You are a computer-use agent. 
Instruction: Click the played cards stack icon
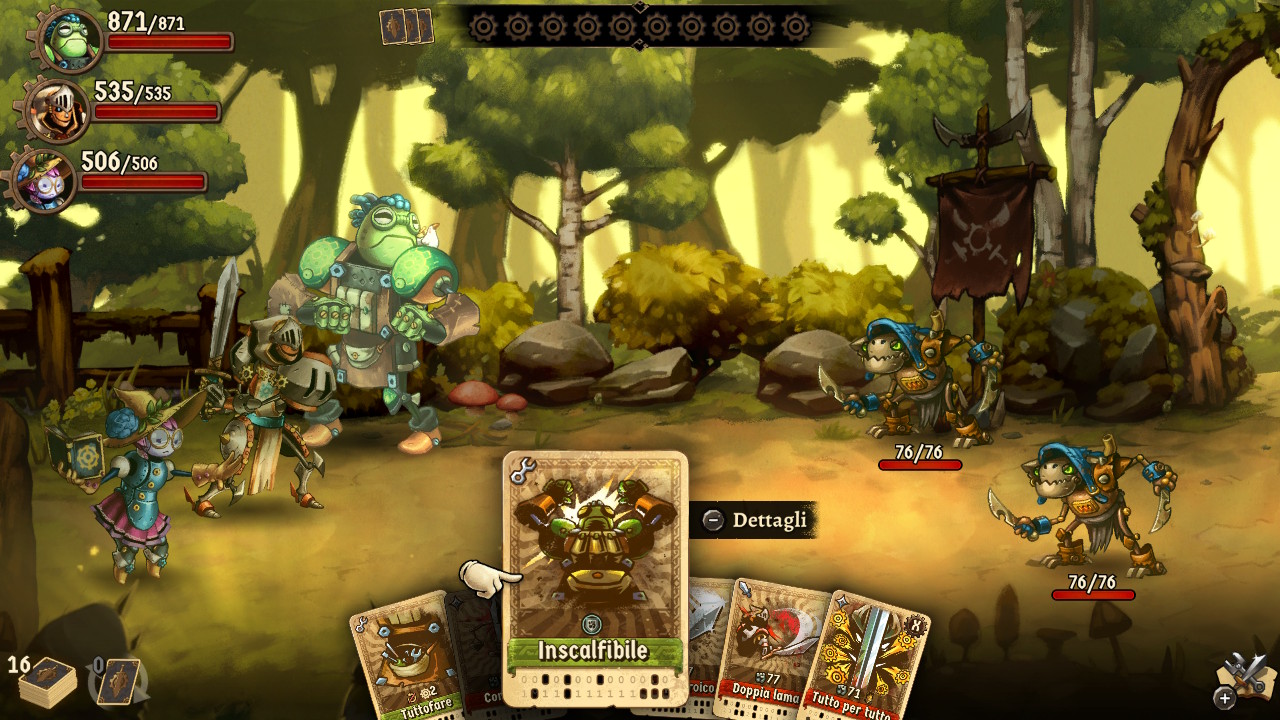coord(406,27)
